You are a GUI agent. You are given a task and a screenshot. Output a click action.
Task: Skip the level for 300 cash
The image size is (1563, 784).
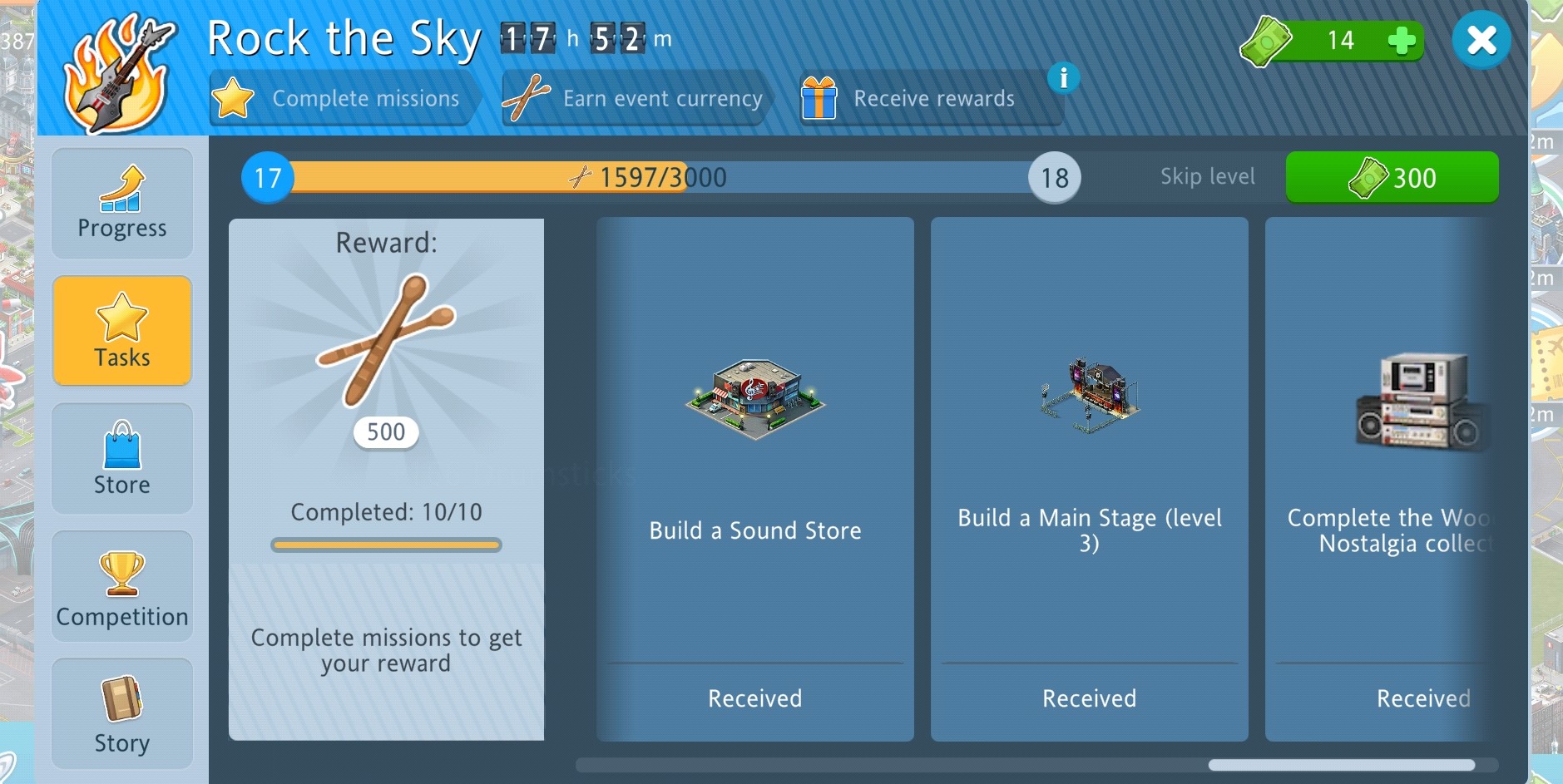(1392, 177)
